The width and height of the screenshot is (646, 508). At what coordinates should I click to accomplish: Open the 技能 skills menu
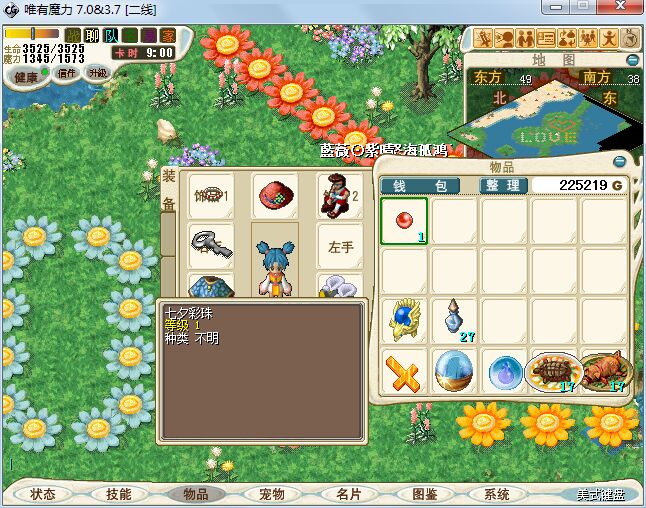[119, 494]
